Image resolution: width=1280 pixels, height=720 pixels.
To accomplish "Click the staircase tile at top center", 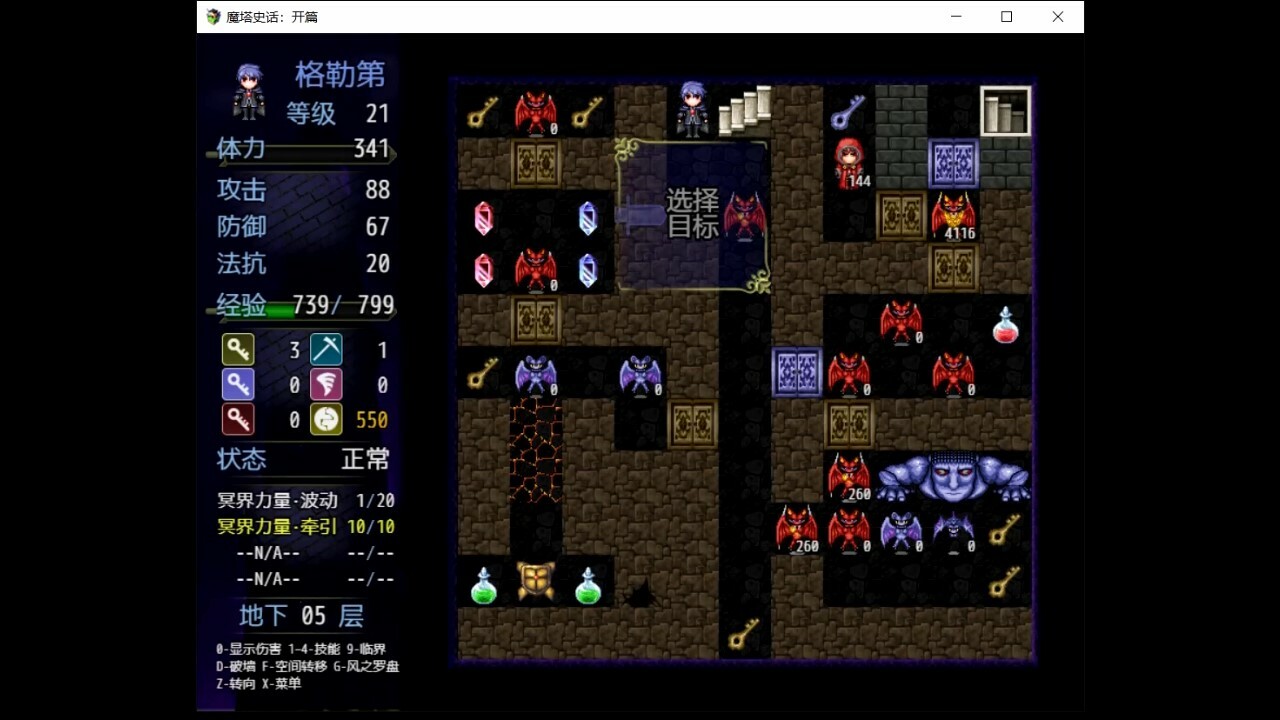I will 744,108.
